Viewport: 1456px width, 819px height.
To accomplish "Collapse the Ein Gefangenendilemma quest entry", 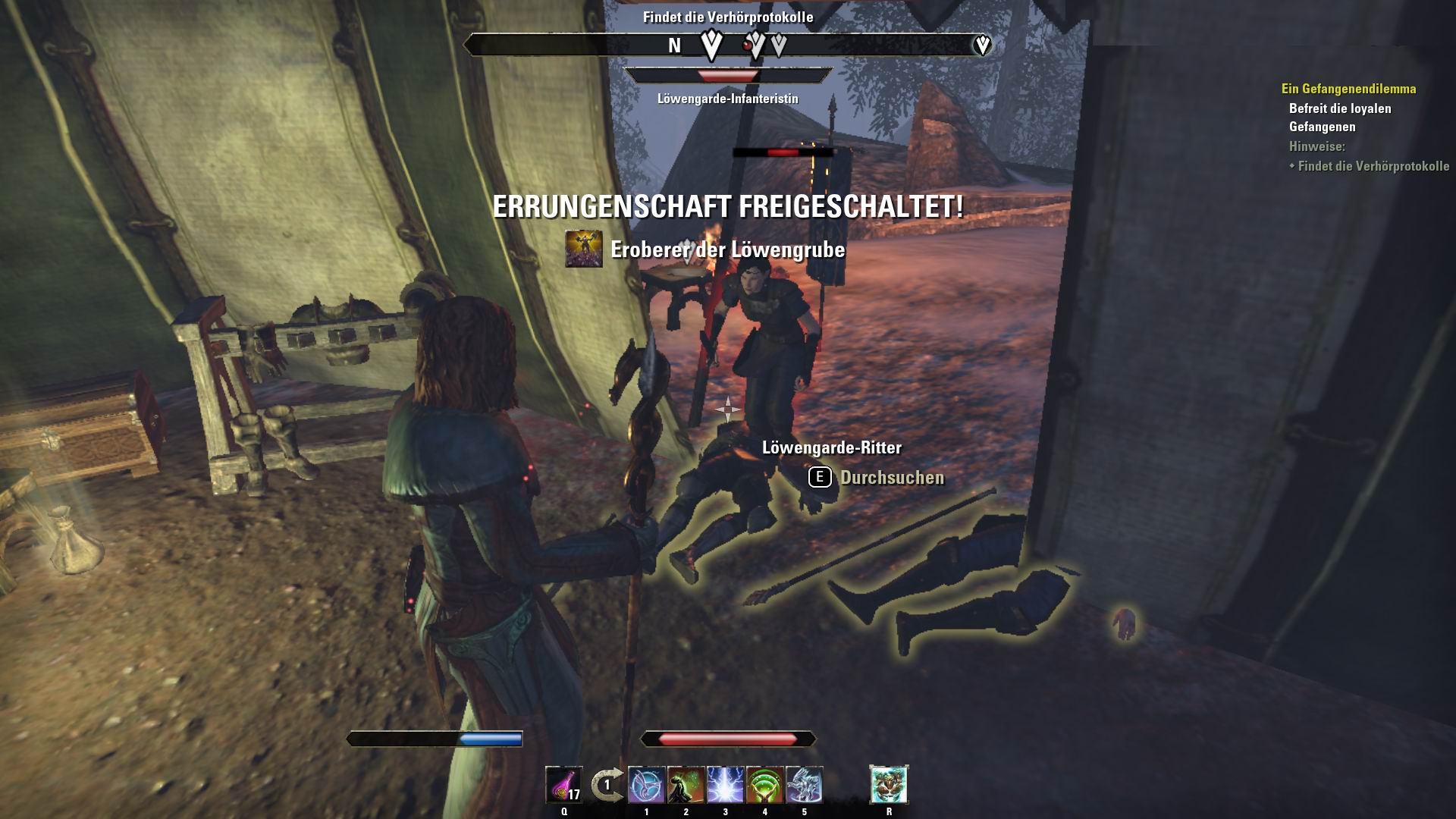I will (x=1348, y=88).
